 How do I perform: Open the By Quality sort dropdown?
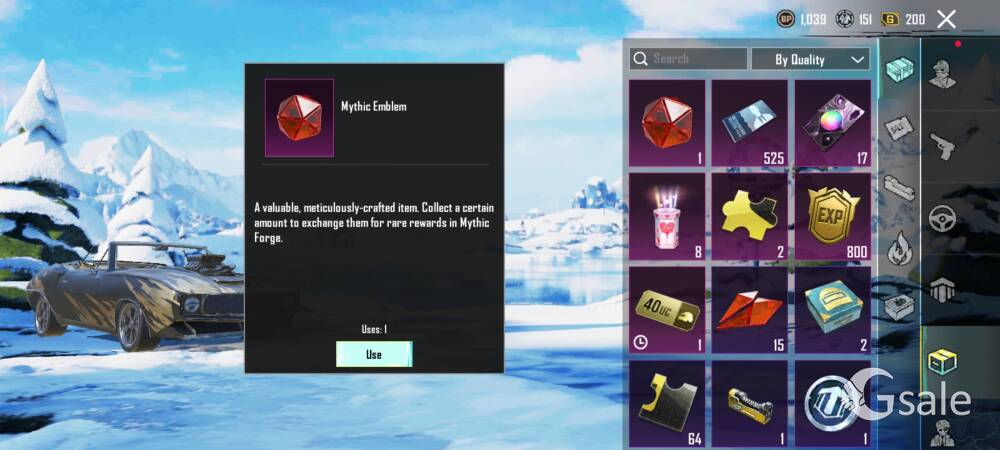(x=810, y=59)
